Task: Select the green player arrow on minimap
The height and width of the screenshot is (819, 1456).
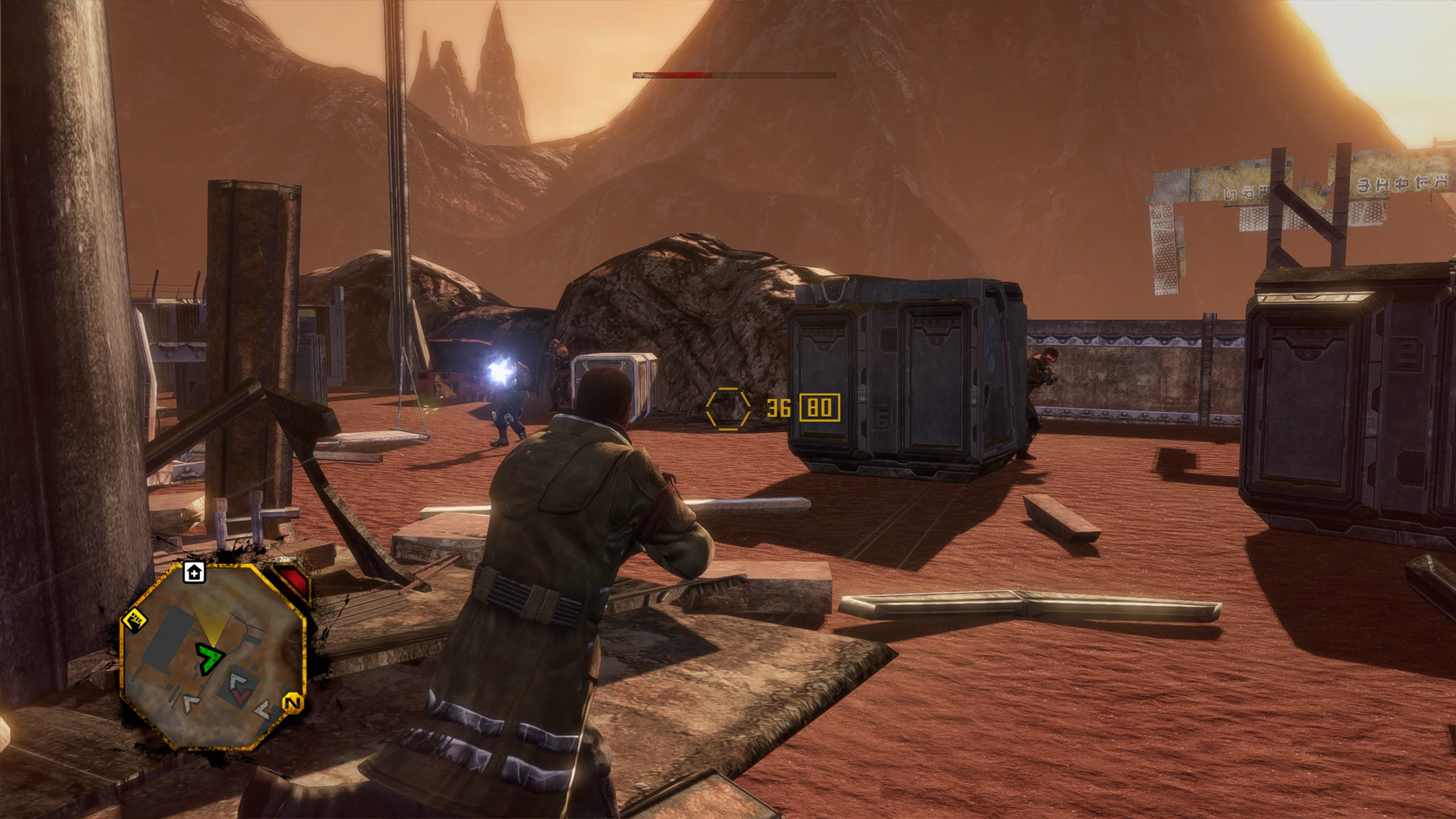Action: tap(209, 659)
